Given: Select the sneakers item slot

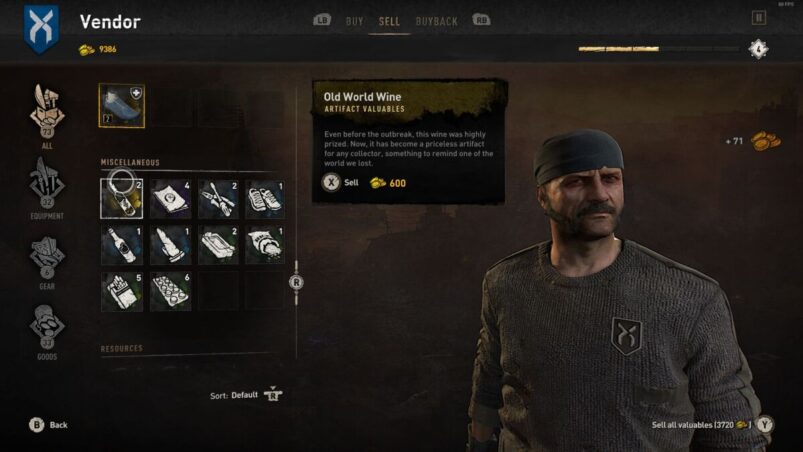Looking at the screenshot, I should point(265,199).
